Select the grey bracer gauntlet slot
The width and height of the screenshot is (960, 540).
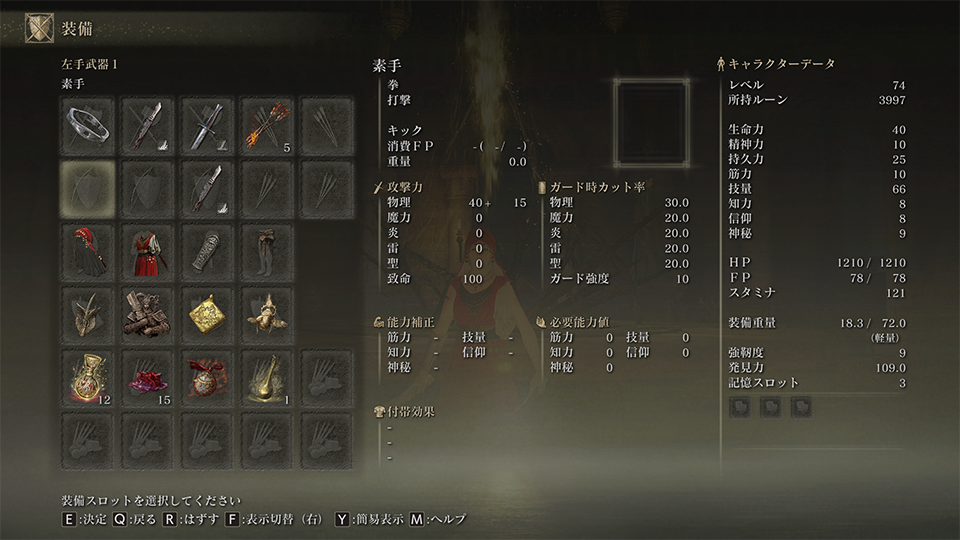207,250
